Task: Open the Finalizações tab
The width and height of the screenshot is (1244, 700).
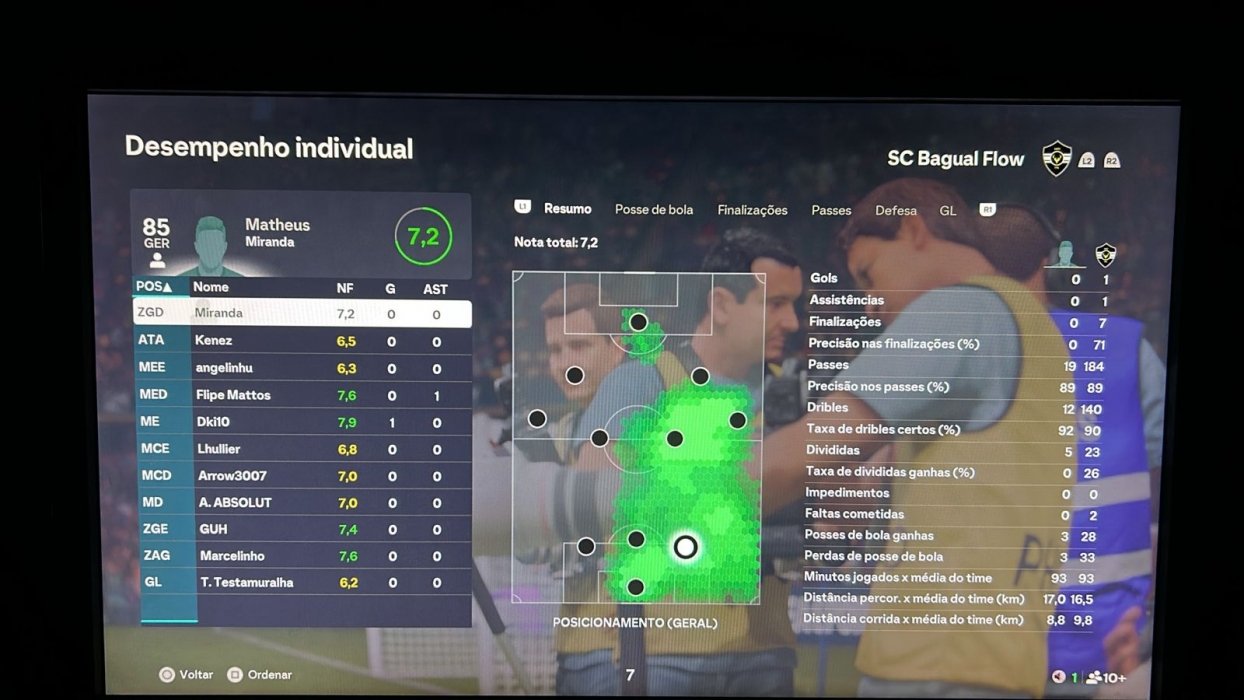Action: tap(752, 210)
